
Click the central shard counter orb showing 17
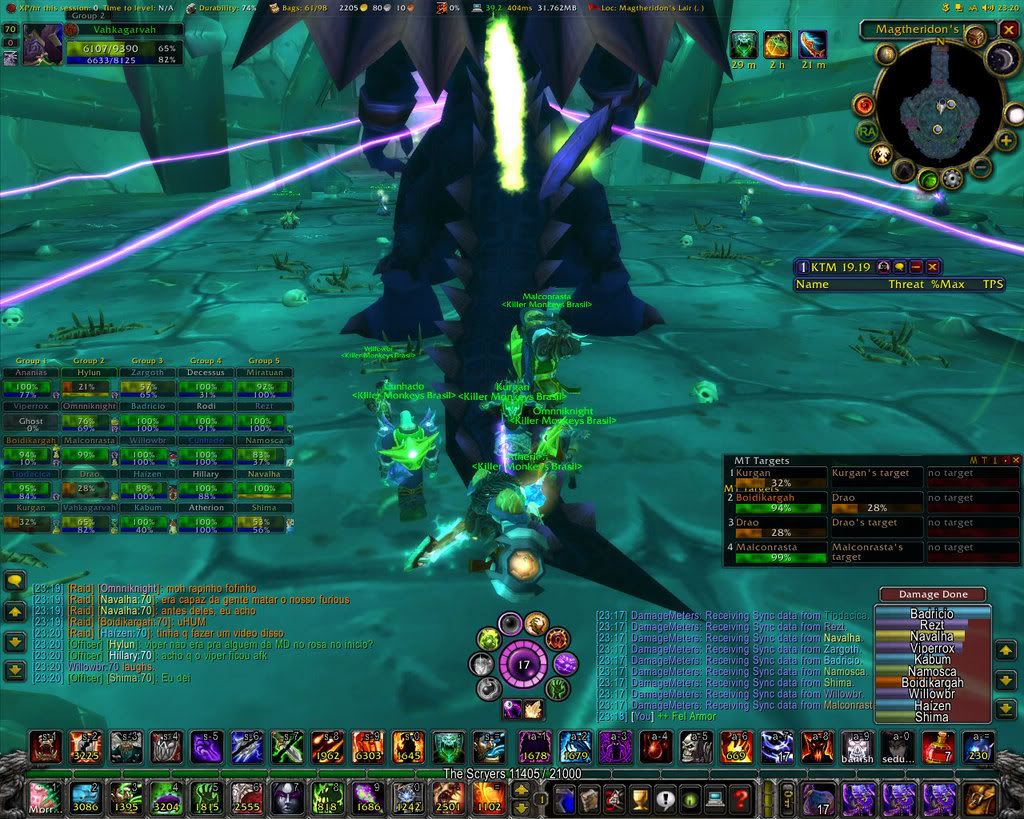[522, 663]
